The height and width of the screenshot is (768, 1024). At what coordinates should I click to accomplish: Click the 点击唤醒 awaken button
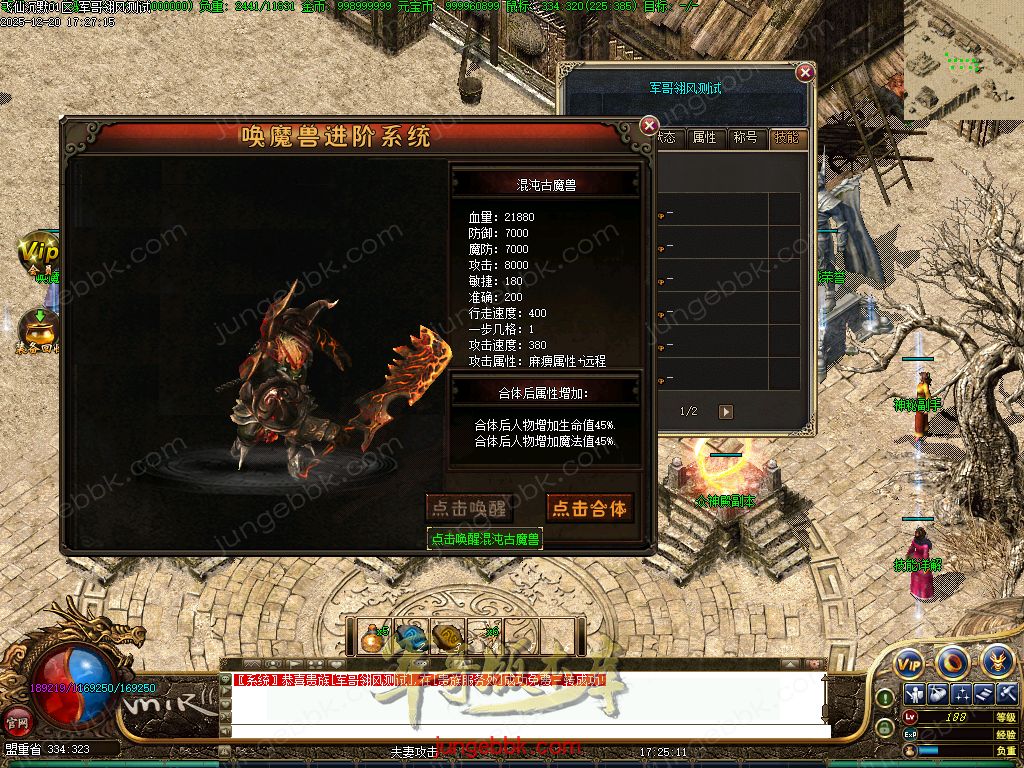(x=469, y=508)
